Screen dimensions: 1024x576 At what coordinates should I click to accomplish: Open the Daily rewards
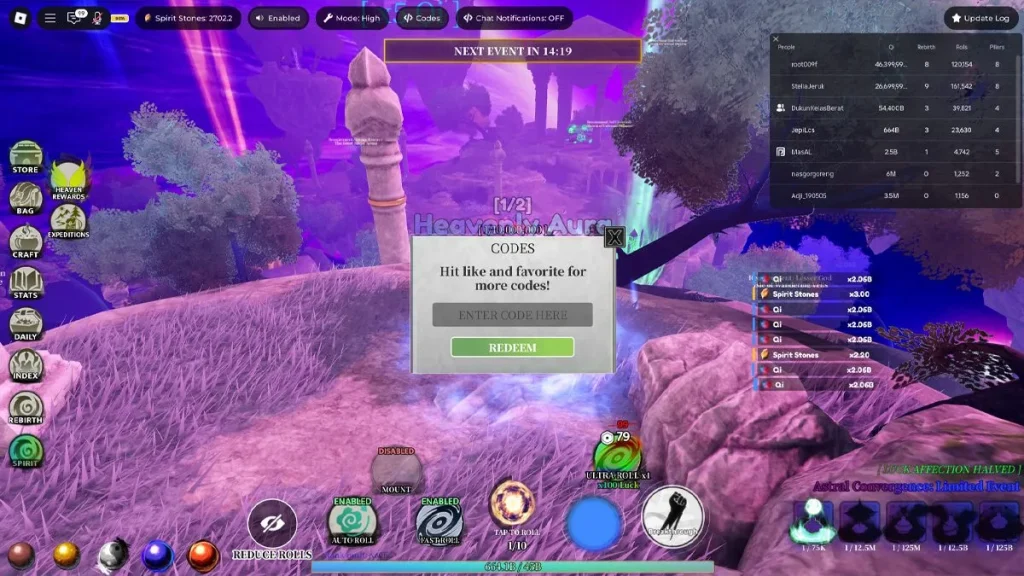click(x=26, y=325)
